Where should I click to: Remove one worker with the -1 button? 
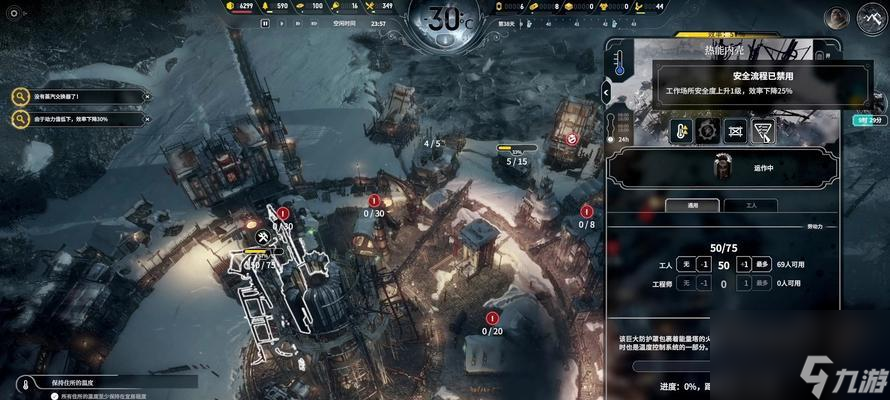(x=703, y=264)
